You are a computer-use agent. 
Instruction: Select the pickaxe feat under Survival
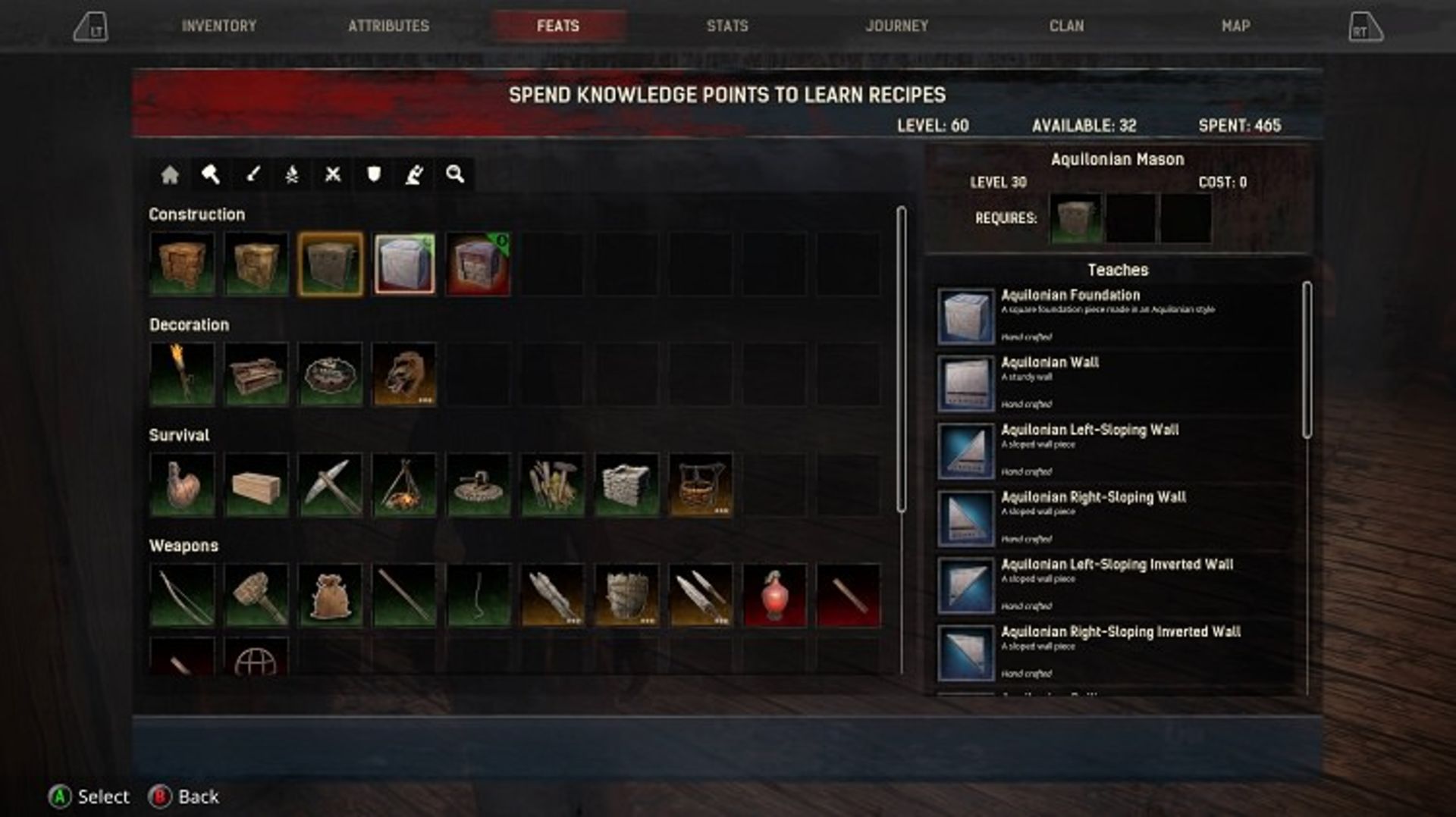coord(329,484)
